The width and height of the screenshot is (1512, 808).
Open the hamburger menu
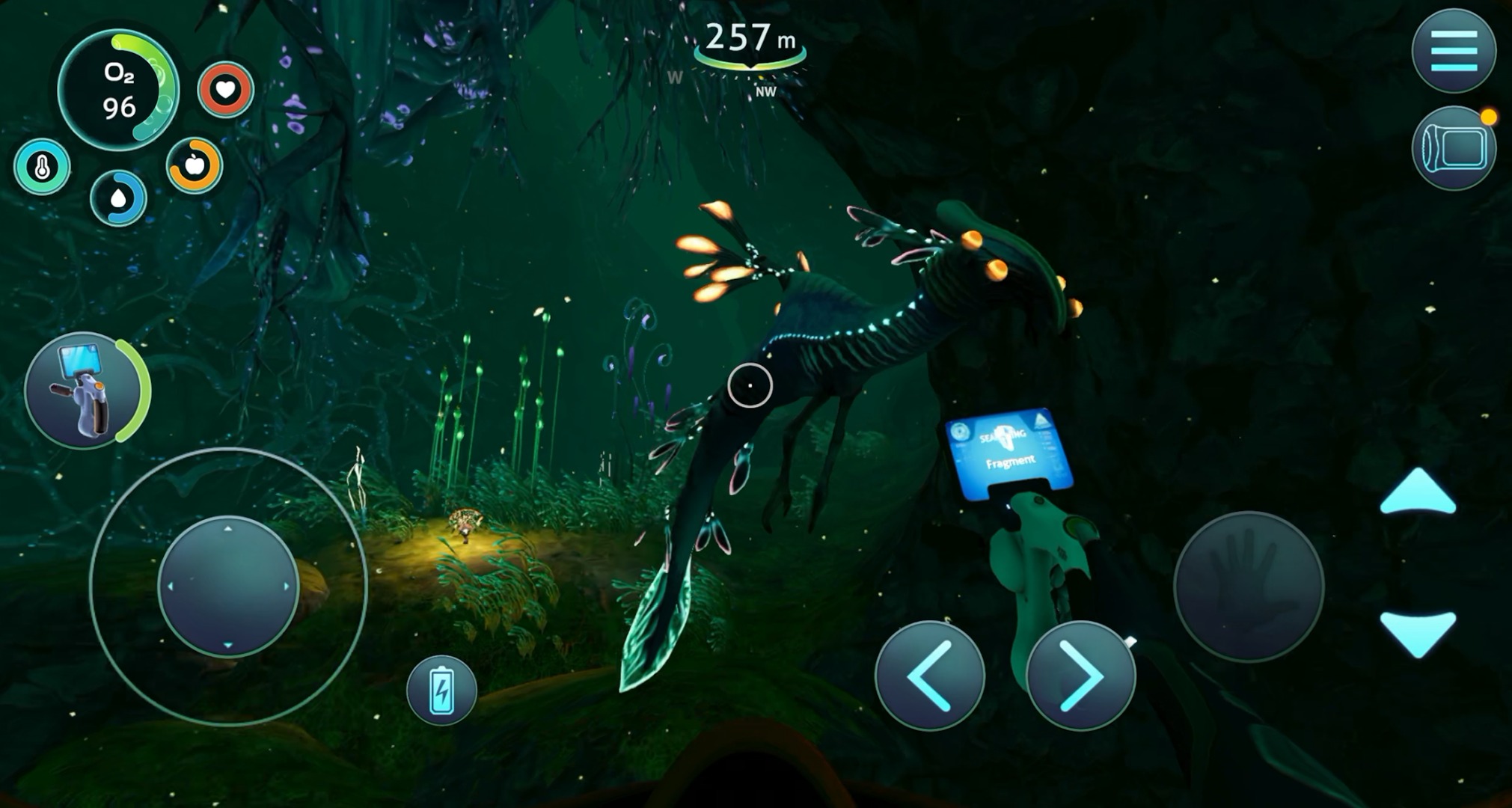click(x=1454, y=51)
